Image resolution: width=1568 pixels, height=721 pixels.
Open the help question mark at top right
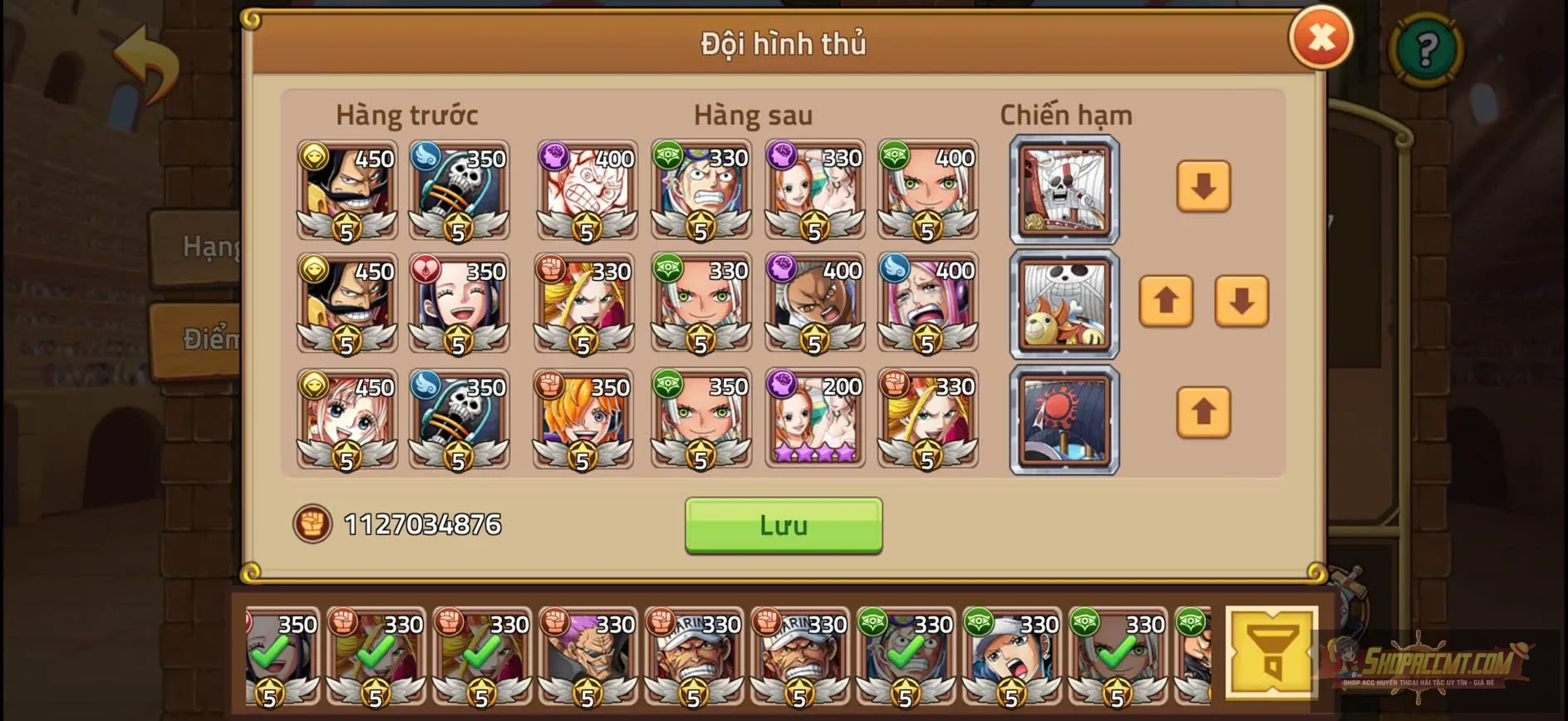tap(1424, 50)
